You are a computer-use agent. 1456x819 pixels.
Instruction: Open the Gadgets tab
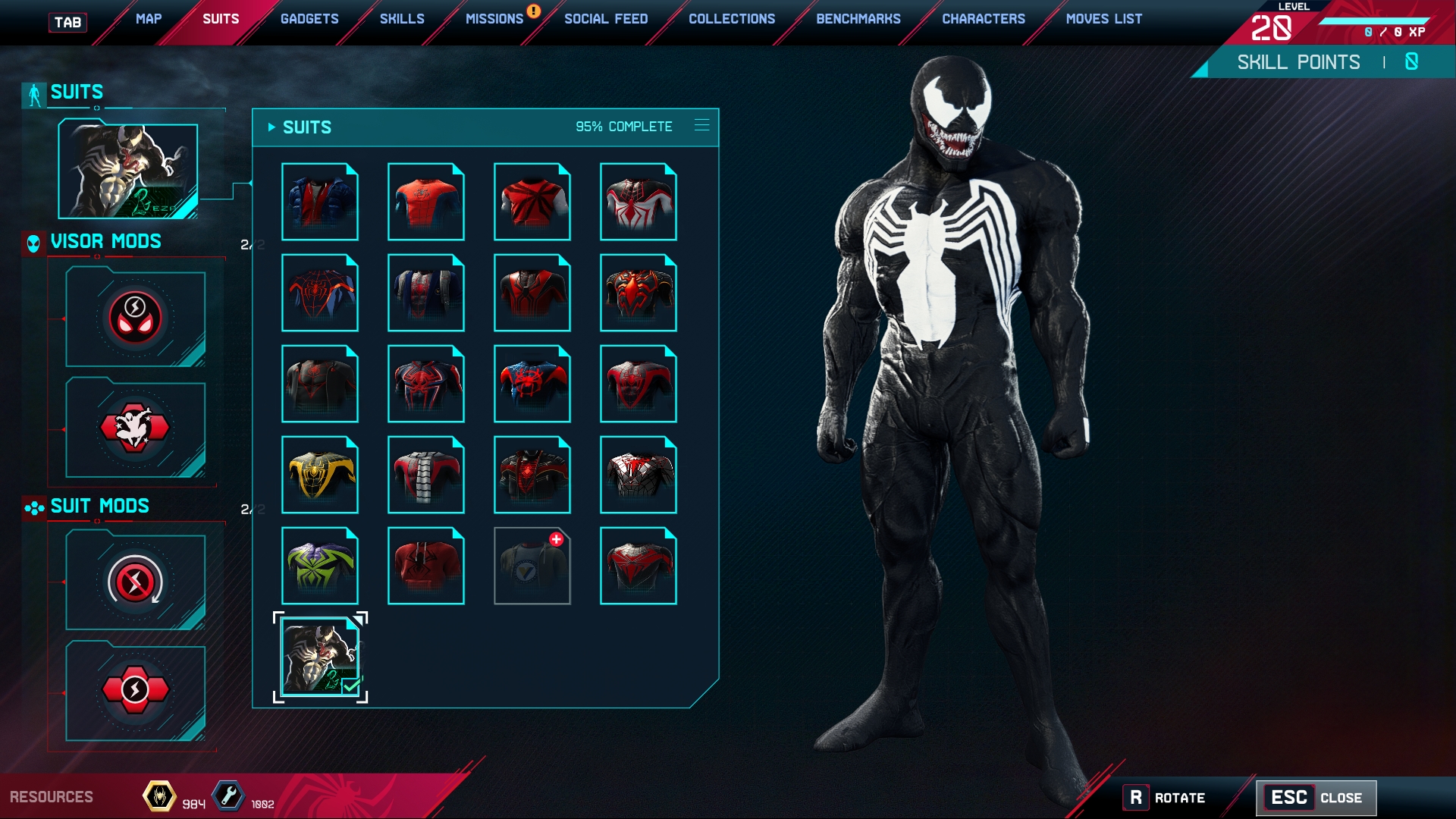pyautogui.click(x=309, y=19)
